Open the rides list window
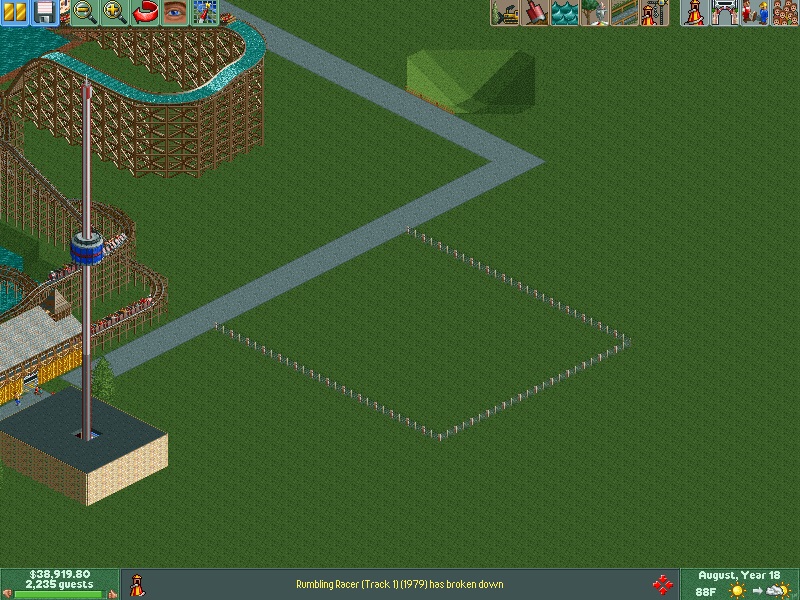This screenshot has height=600, width=800. (695, 13)
